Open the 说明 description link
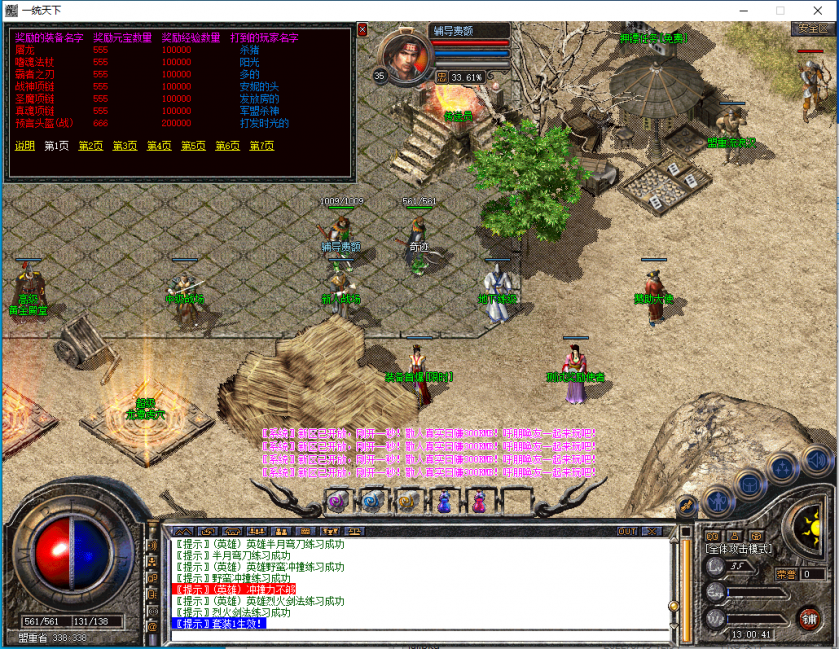This screenshot has height=649, width=840. coord(24,146)
